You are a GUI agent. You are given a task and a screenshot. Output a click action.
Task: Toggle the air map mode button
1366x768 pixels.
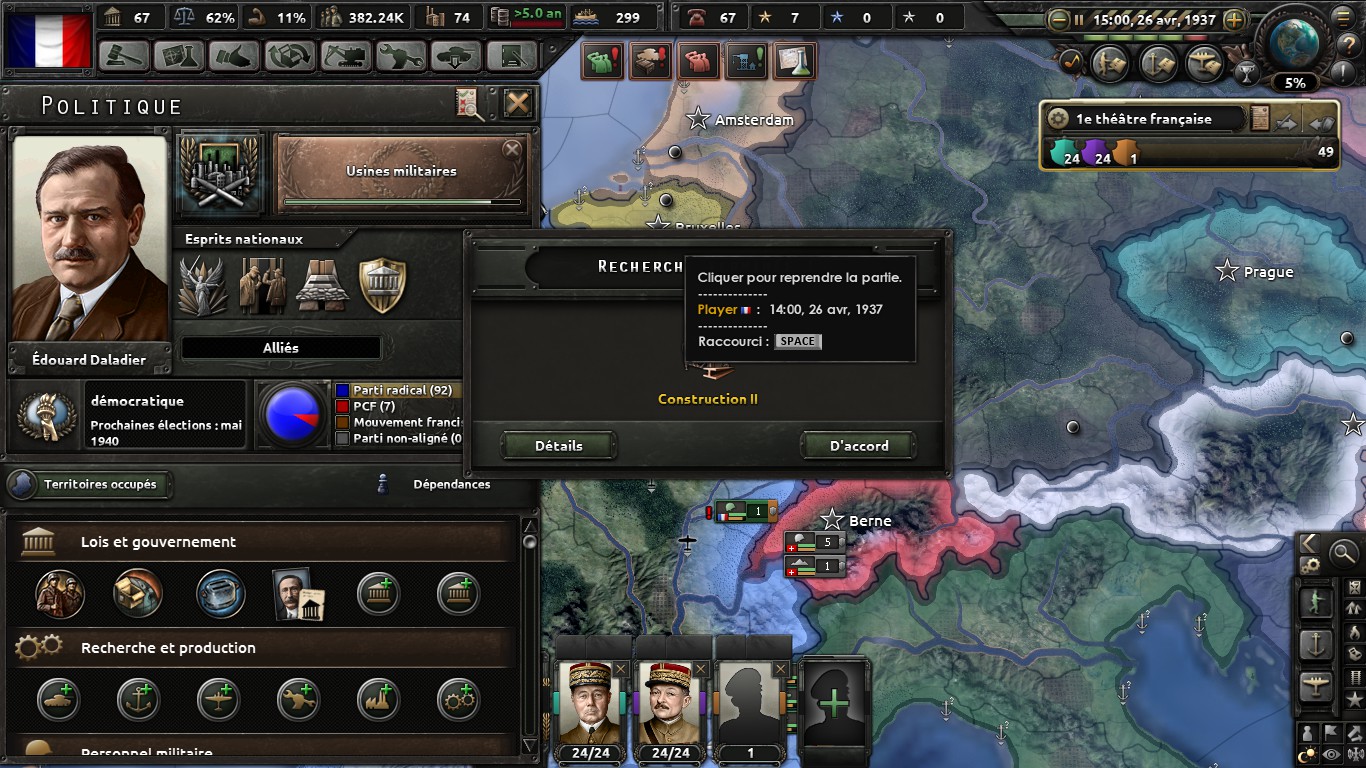tap(1316, 685)
